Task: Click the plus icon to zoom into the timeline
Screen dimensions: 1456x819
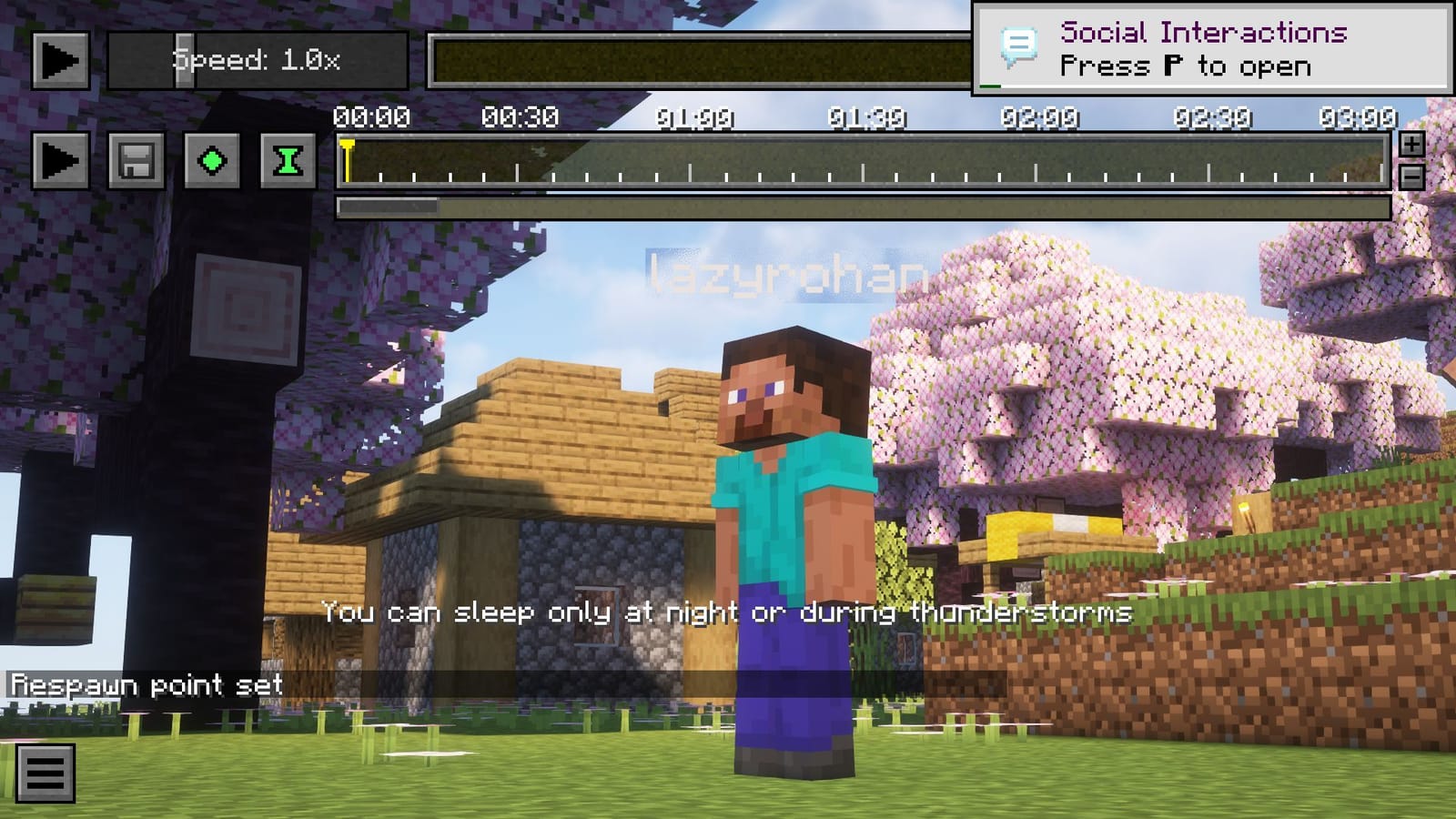Action: tap(1411, 144)
